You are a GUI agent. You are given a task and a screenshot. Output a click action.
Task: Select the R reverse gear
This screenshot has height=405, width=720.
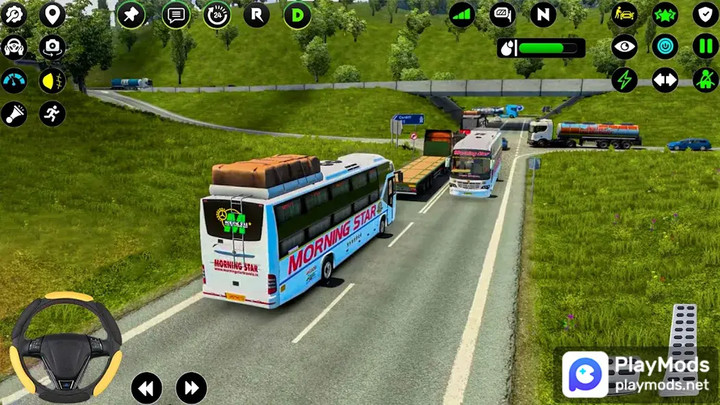pyautogui.click(x=257, y=15)
